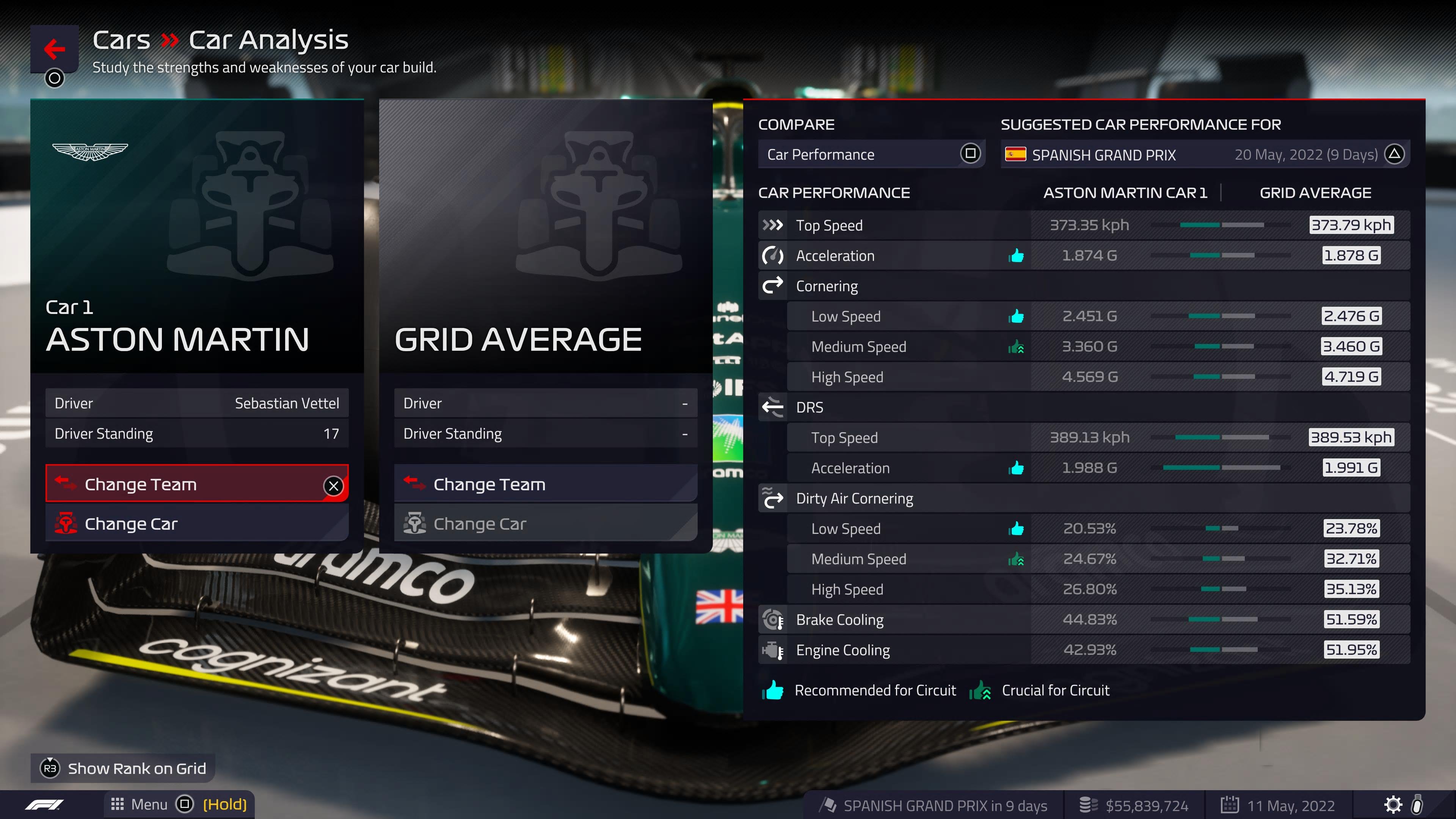This screenshot has width=1456, height=819.
Task: Click the Crucial for Circuit legend icon
Action: coord(981,690)
